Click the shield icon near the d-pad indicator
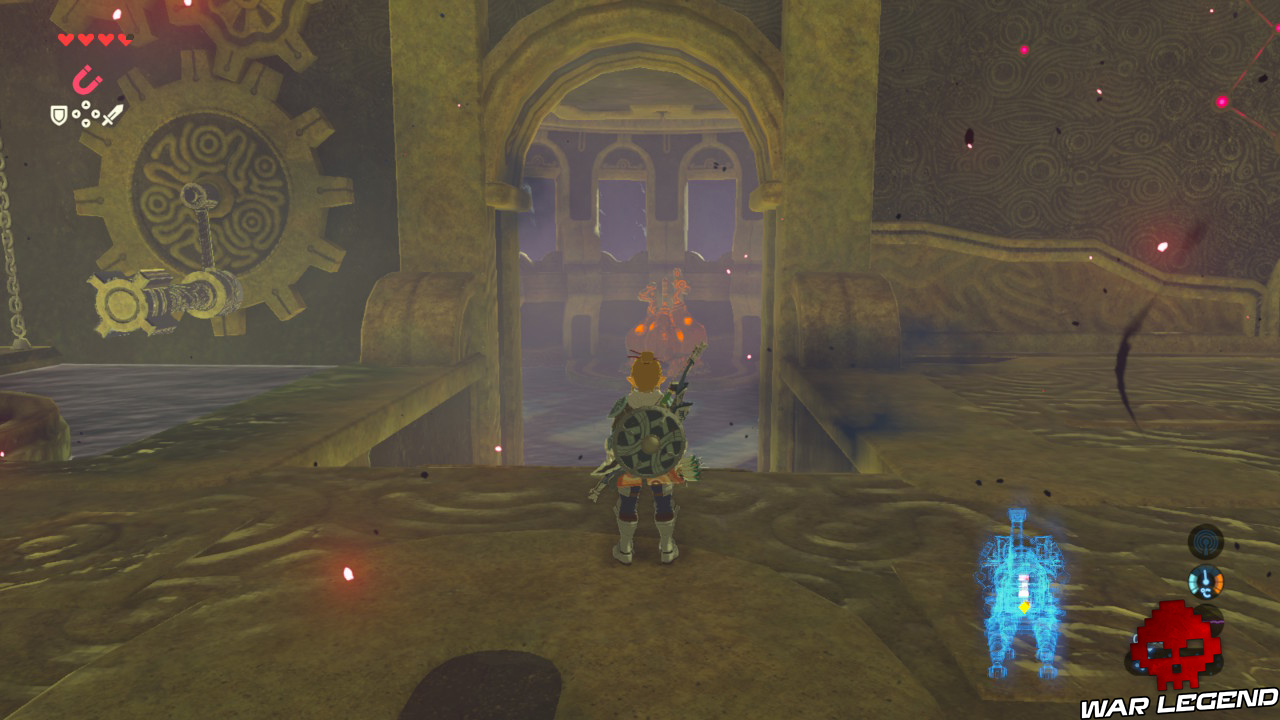The width and height of the screenshot is (1280, 720). (x=58, y=115)
